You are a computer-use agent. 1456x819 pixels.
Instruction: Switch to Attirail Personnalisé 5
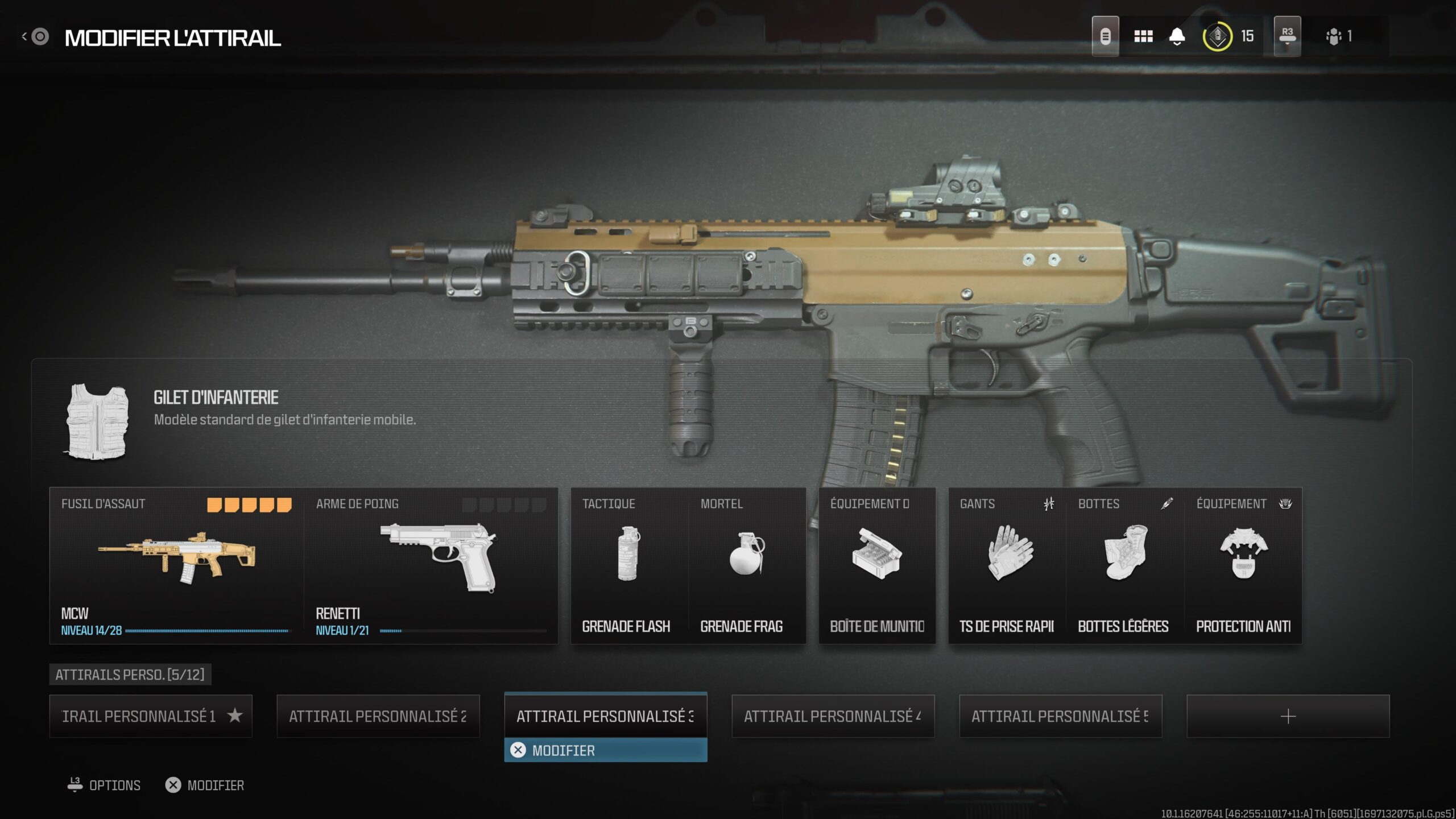(x=1061, y=716)
